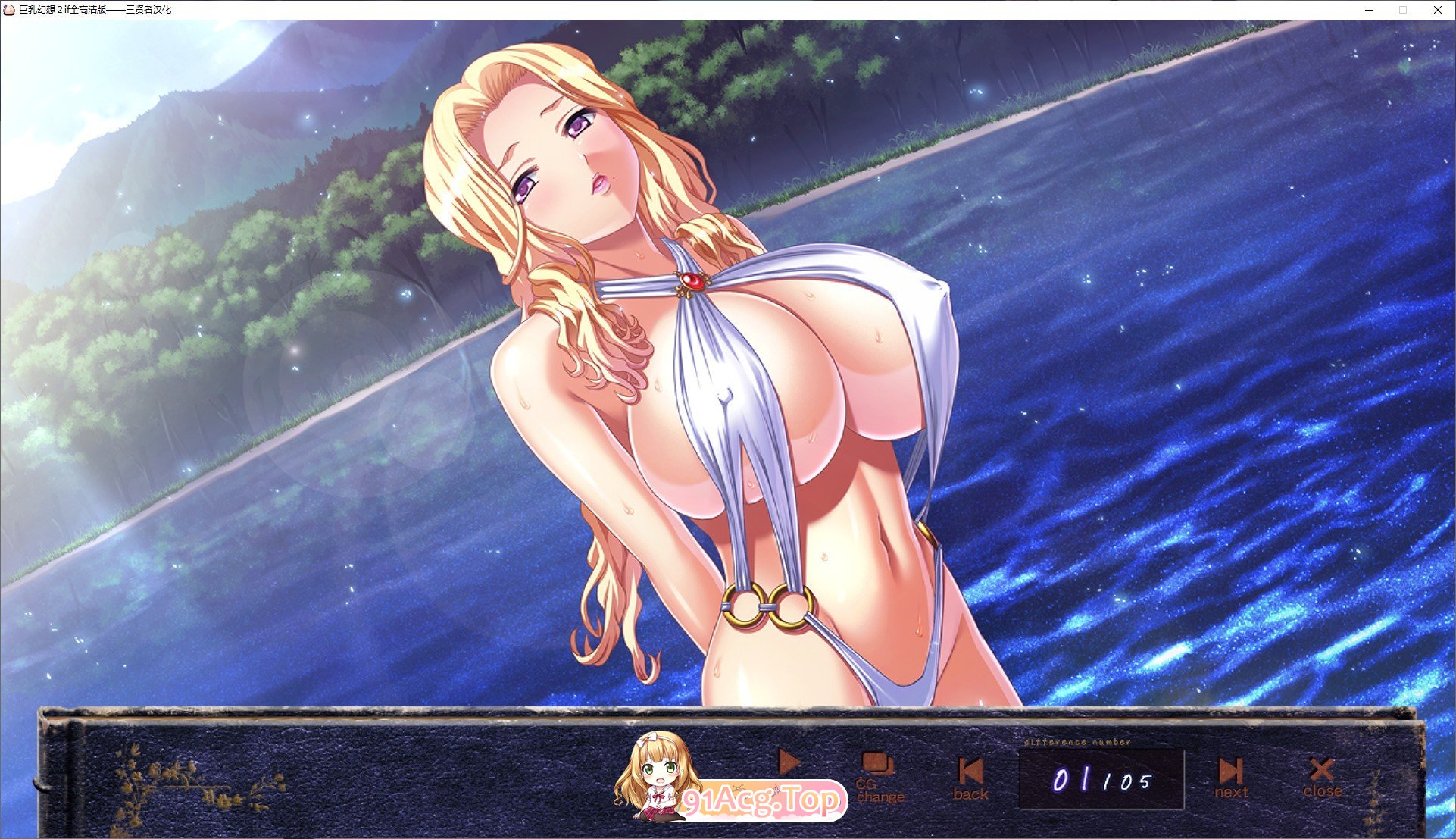
Task: Close the game window from the title bar
Action: click(x=1437, y=10)
